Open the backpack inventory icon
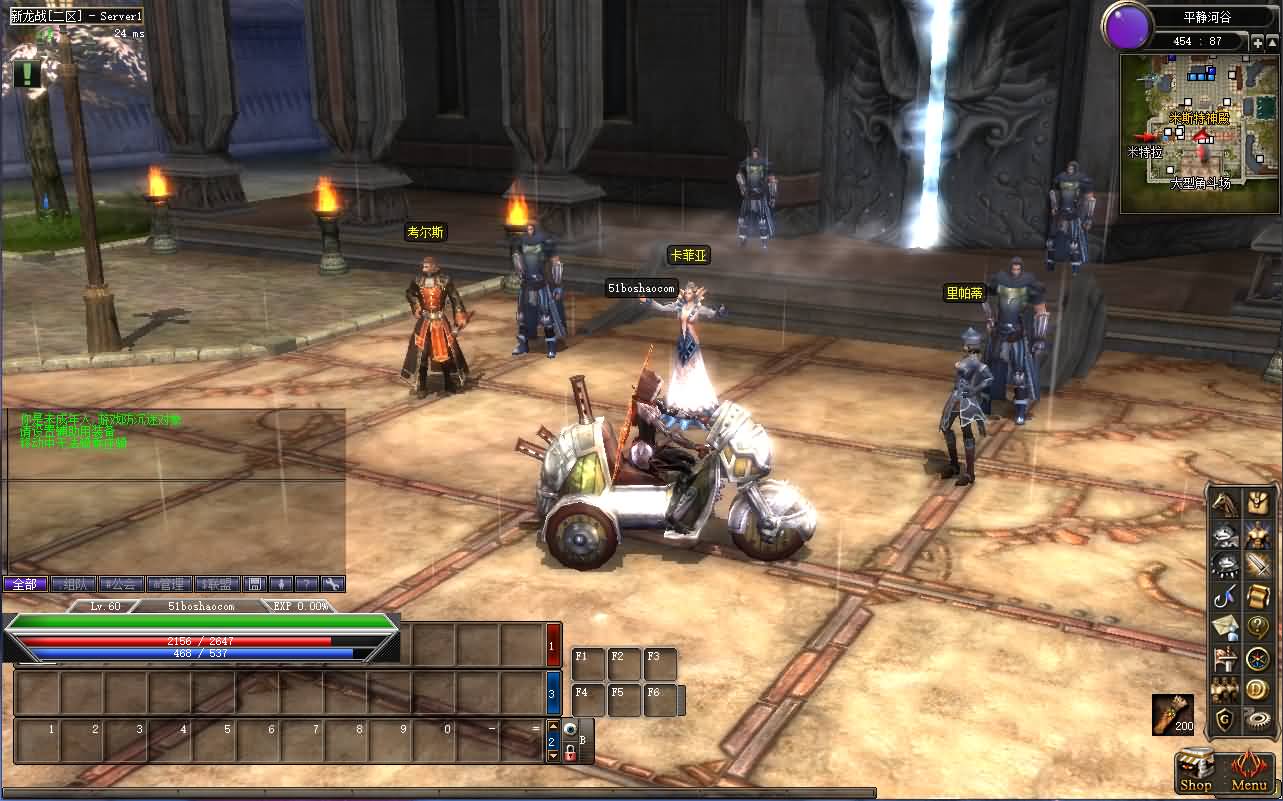Image resolution: width=1283 pixels, height=801 pixels. point(1257,503)
